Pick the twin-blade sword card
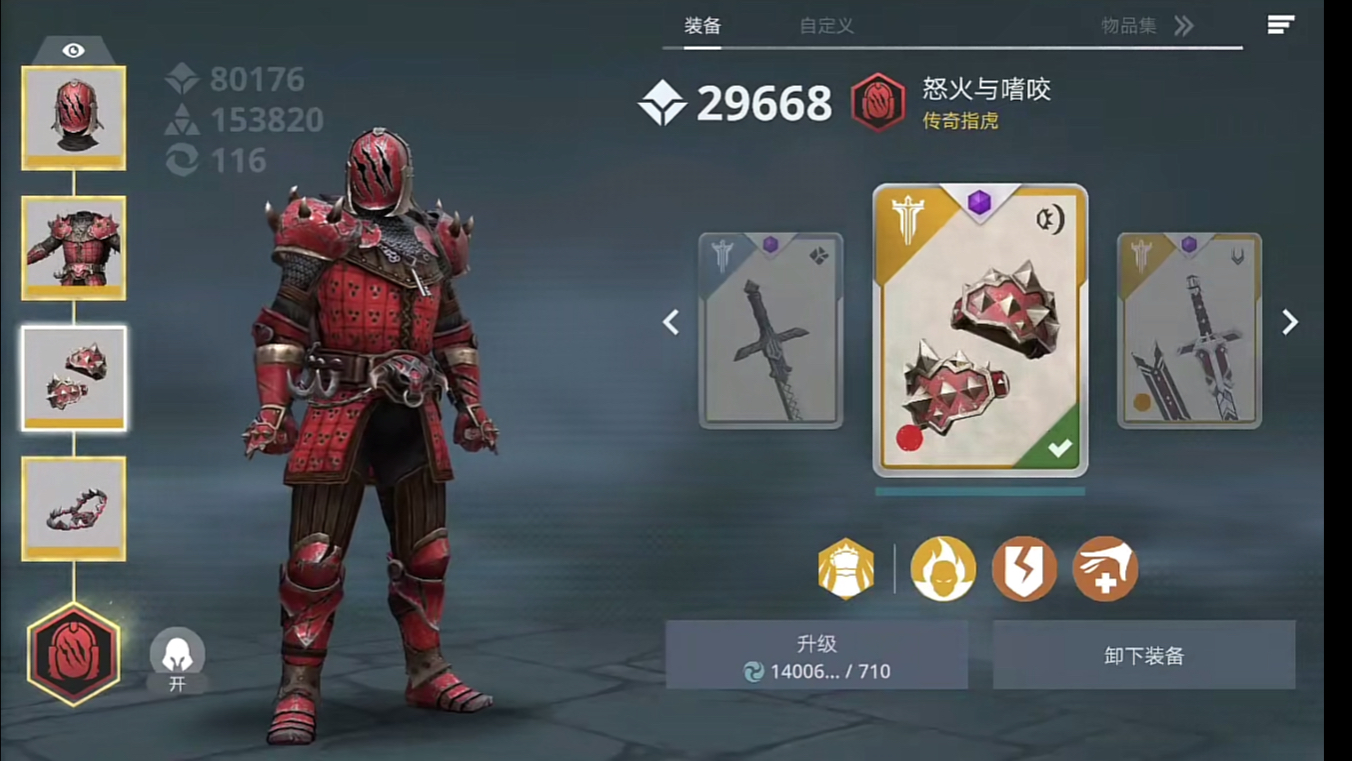The image size is (1352, 761). [1189, 330]
